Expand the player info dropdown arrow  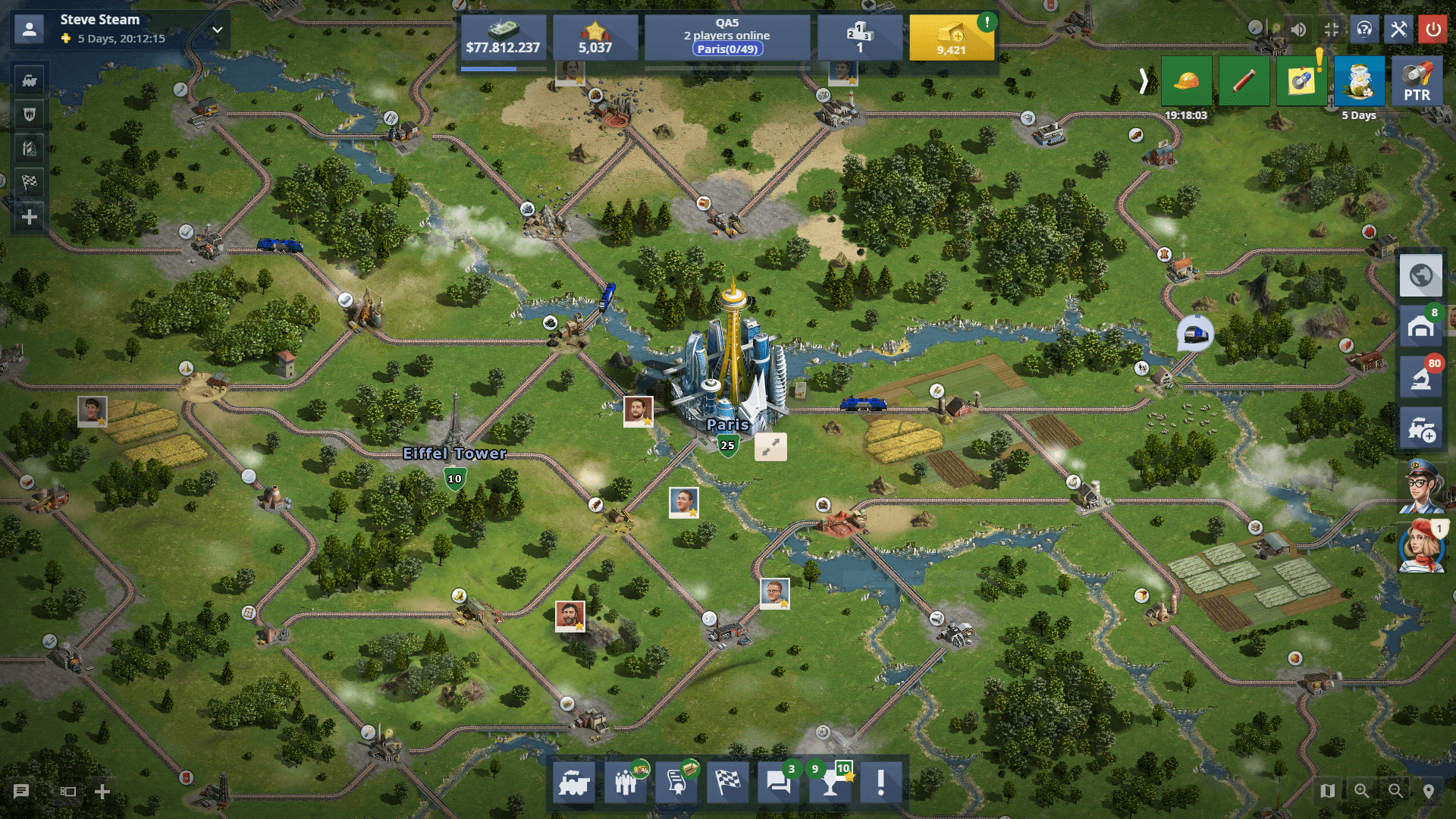pos(218,30)
